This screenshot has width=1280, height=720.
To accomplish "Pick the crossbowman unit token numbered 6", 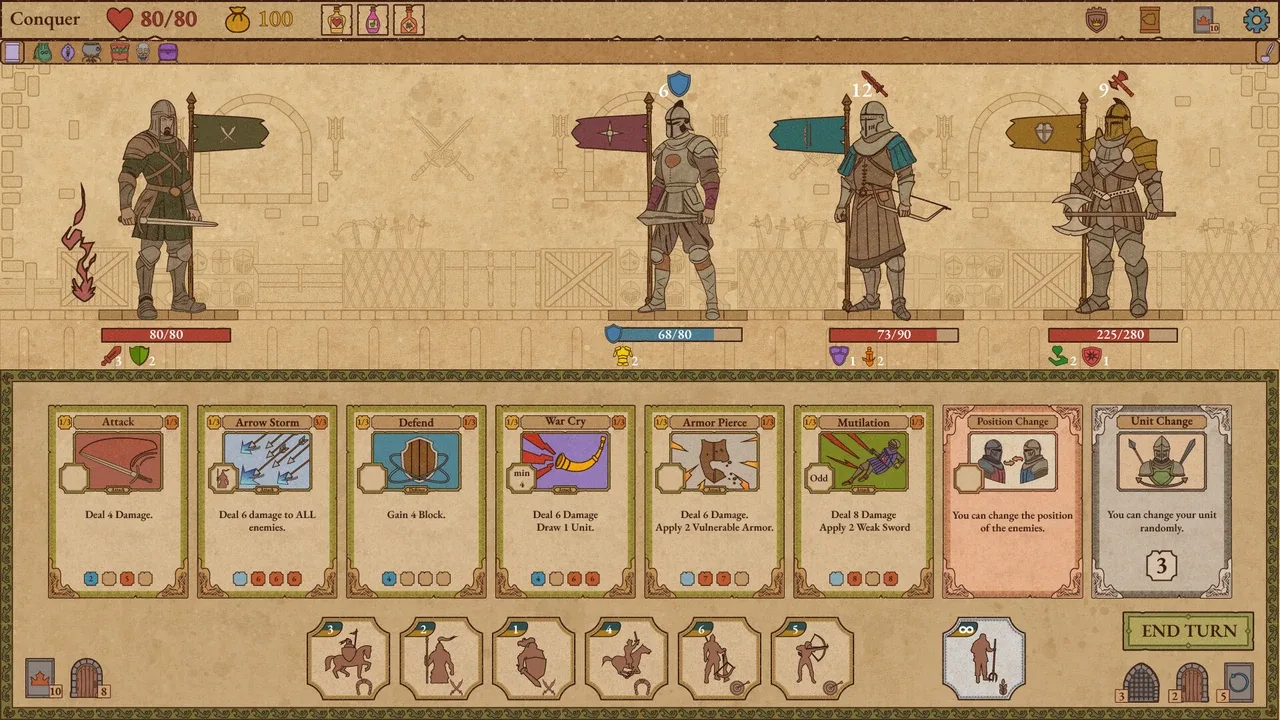I will click(x=719, y=658).
